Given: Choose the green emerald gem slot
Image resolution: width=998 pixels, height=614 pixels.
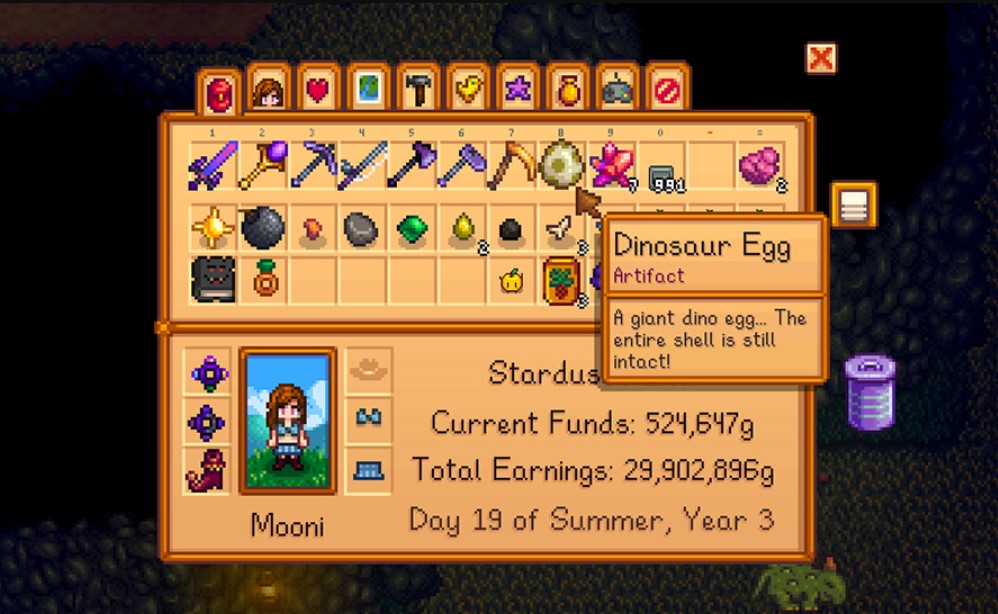Looking at the screenshot, I should 411,229.
